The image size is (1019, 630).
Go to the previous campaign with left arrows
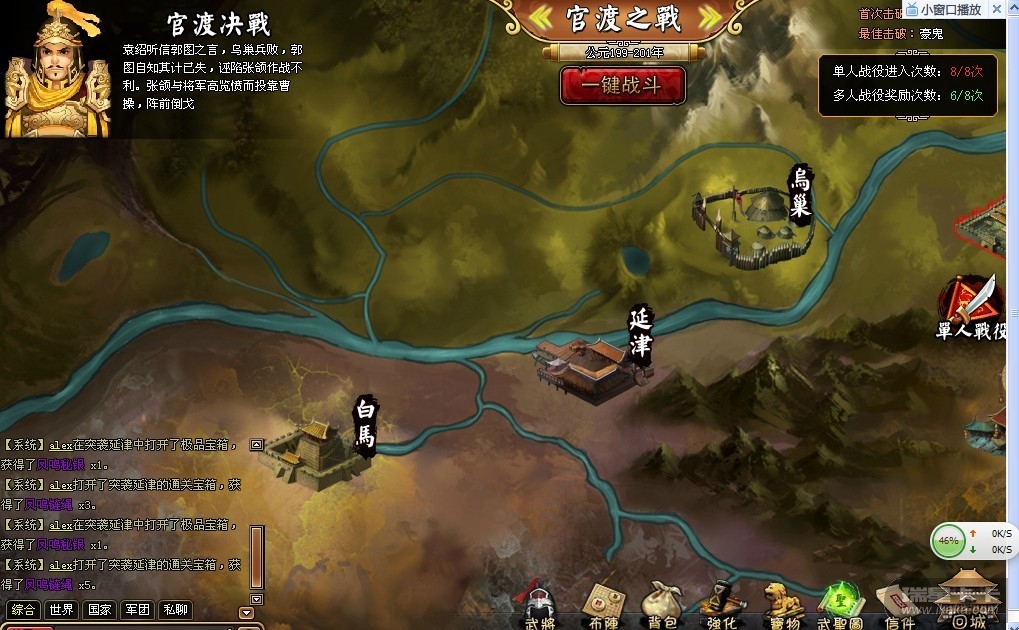(x=541, y=17)
